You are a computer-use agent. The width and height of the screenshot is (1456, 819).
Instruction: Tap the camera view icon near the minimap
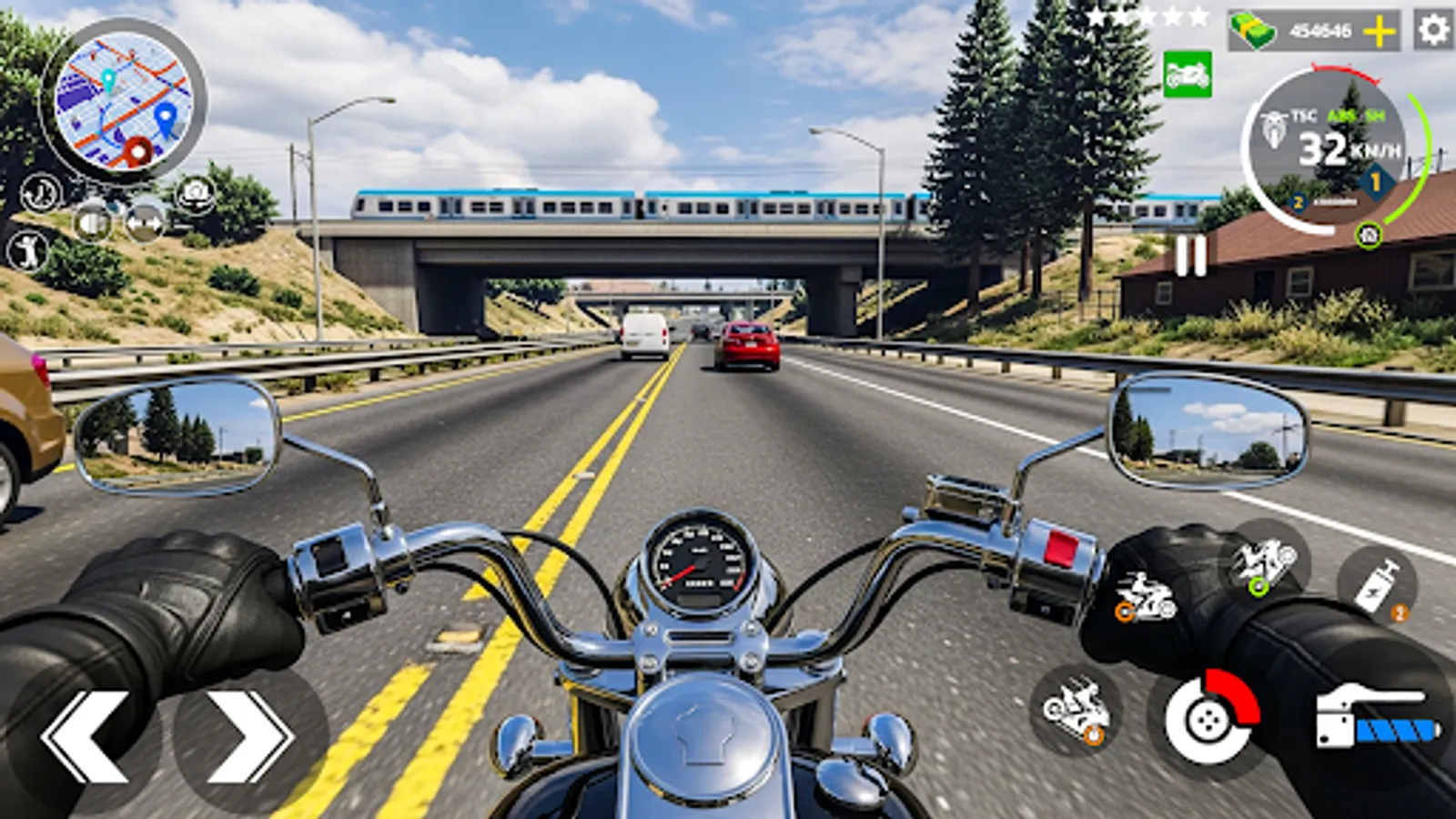[x=194, y=192]
